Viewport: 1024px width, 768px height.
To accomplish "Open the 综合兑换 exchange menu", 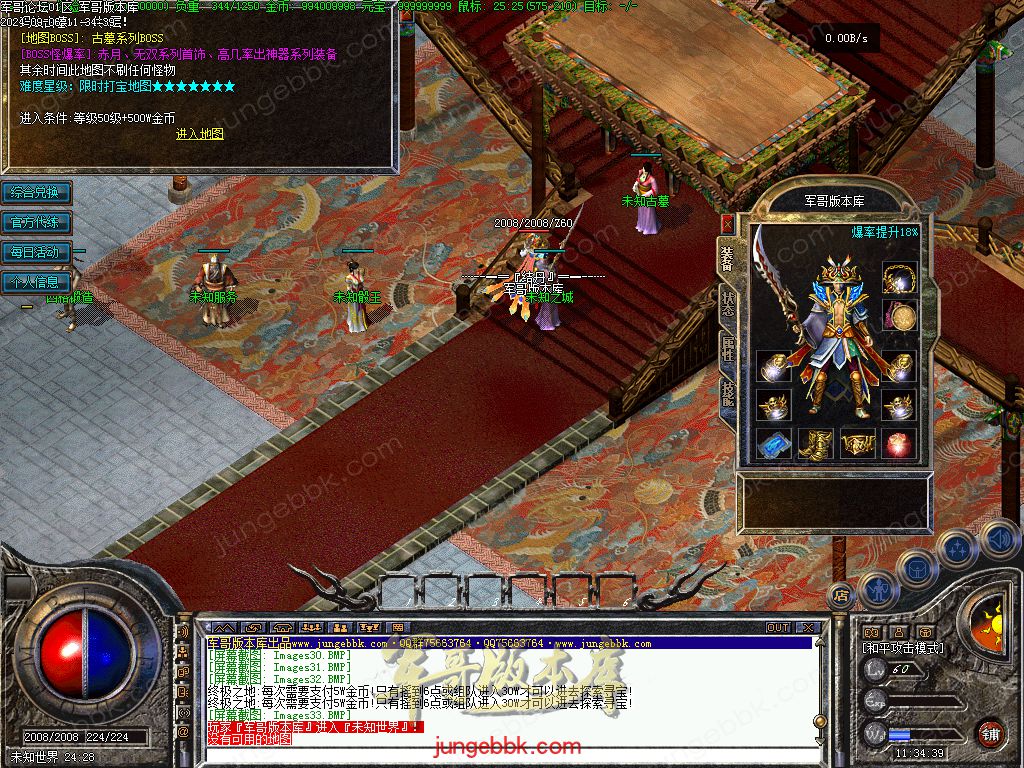I will click(x=36, y=192).
